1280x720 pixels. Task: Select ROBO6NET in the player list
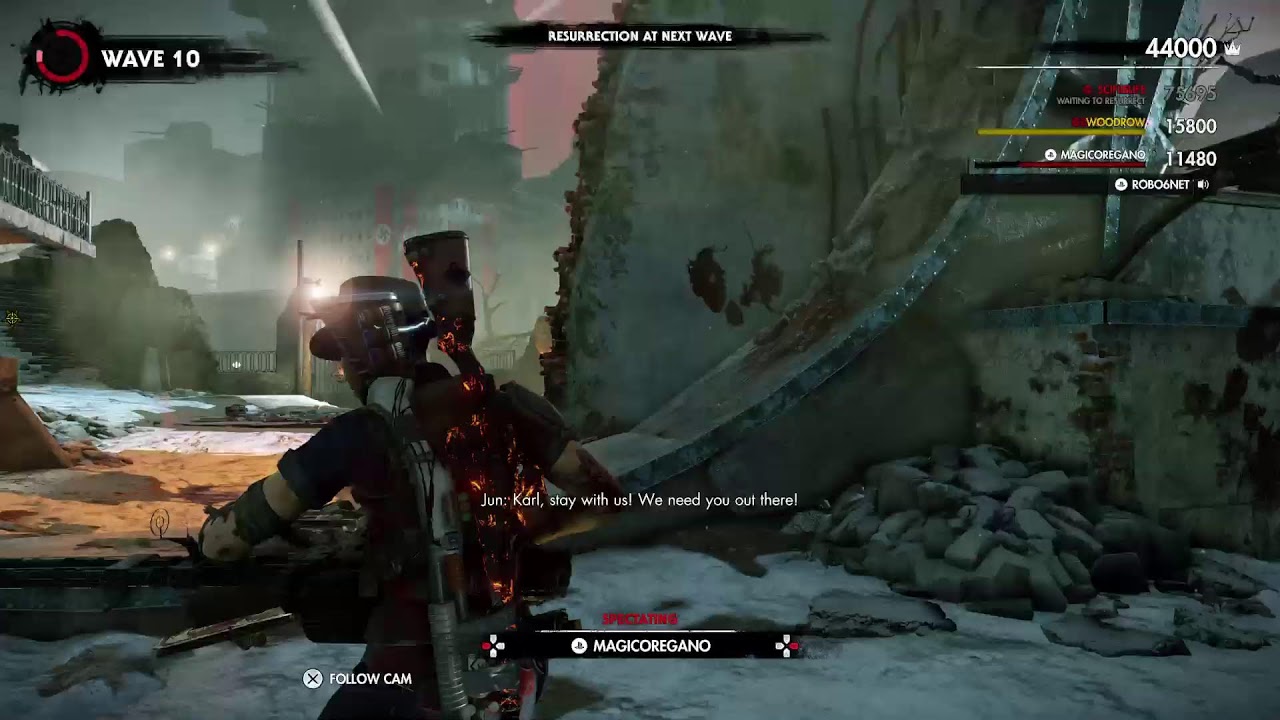coord(1160,185)
